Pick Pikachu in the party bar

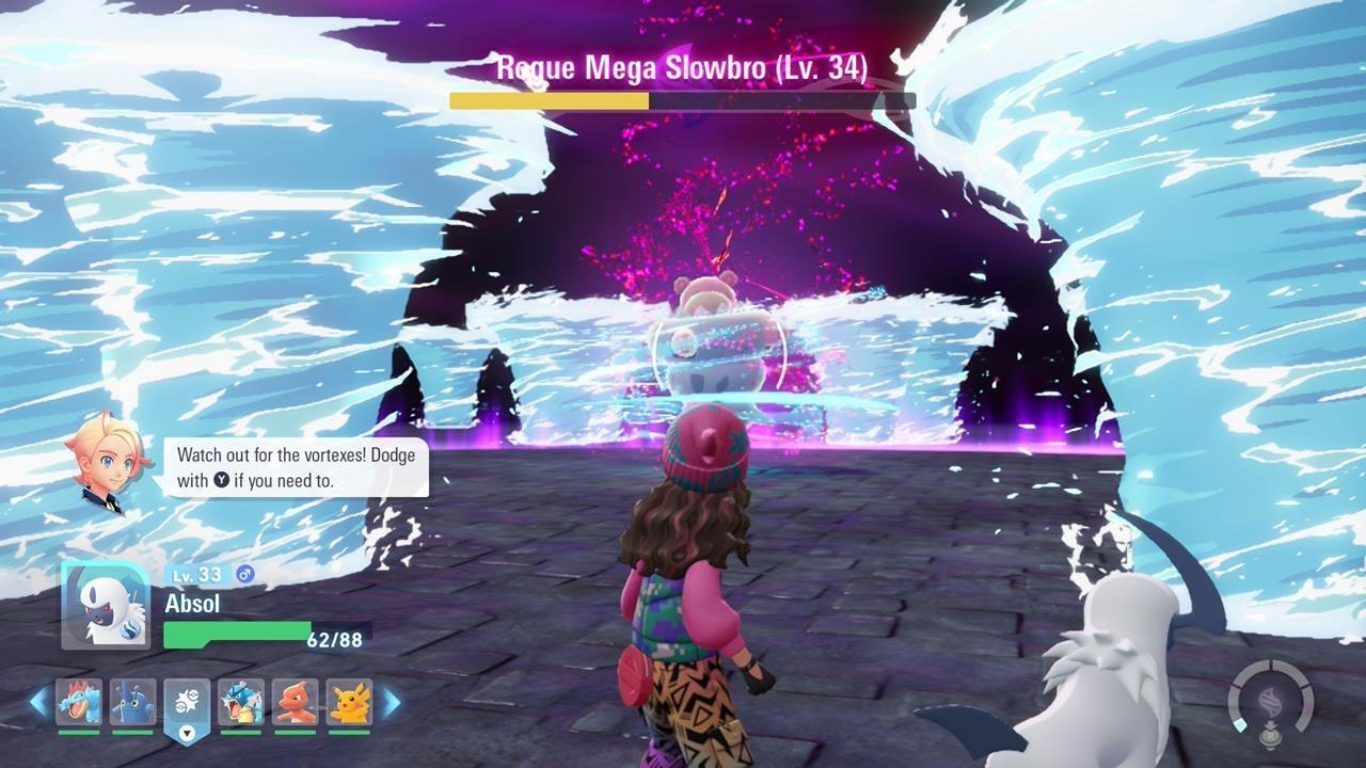tap(349, 702)
